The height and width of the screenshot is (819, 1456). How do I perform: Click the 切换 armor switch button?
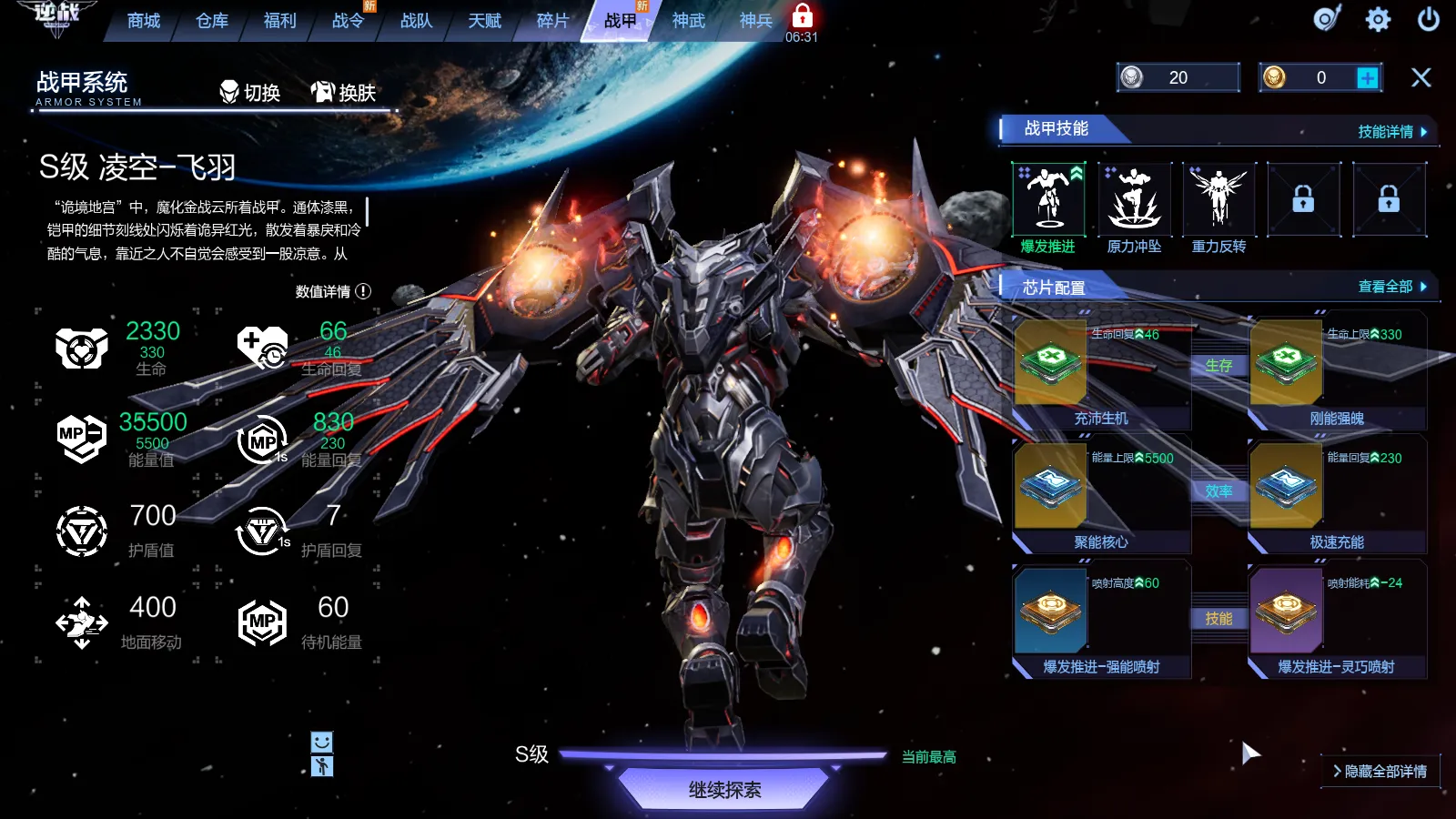click(250, 92)
